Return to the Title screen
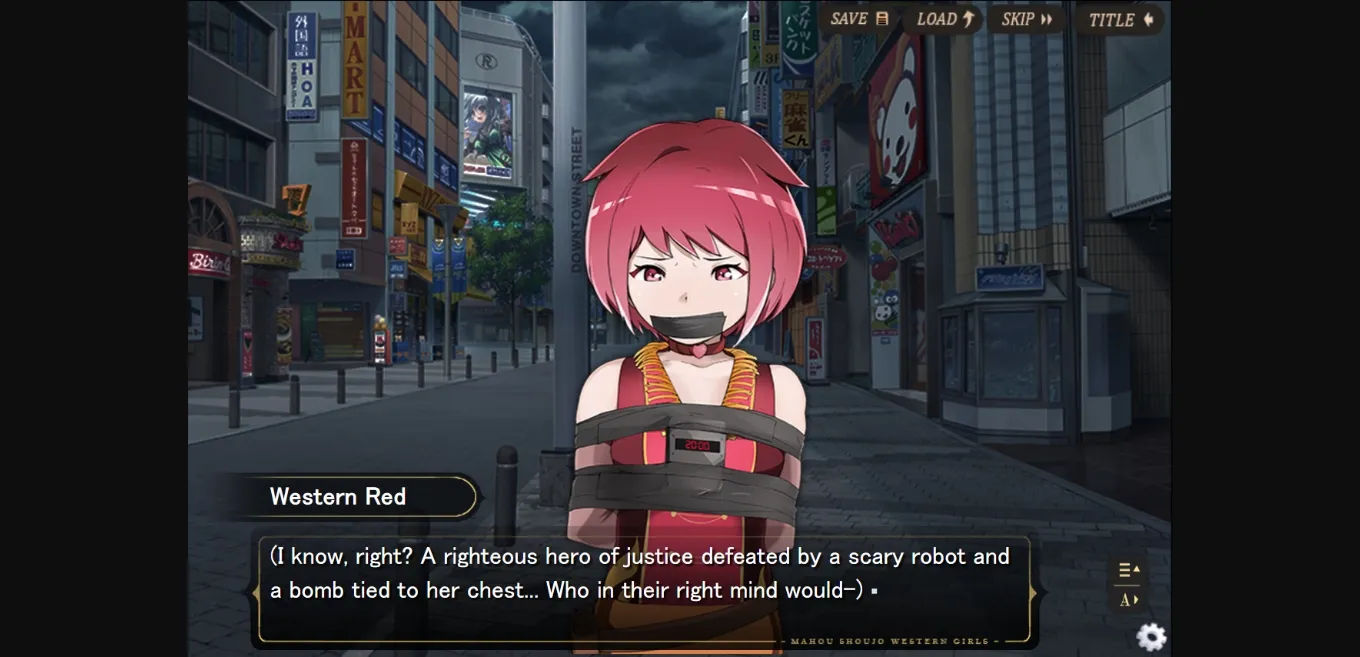The height and width of the screenshot is (657, 1360). (1120, 20)
